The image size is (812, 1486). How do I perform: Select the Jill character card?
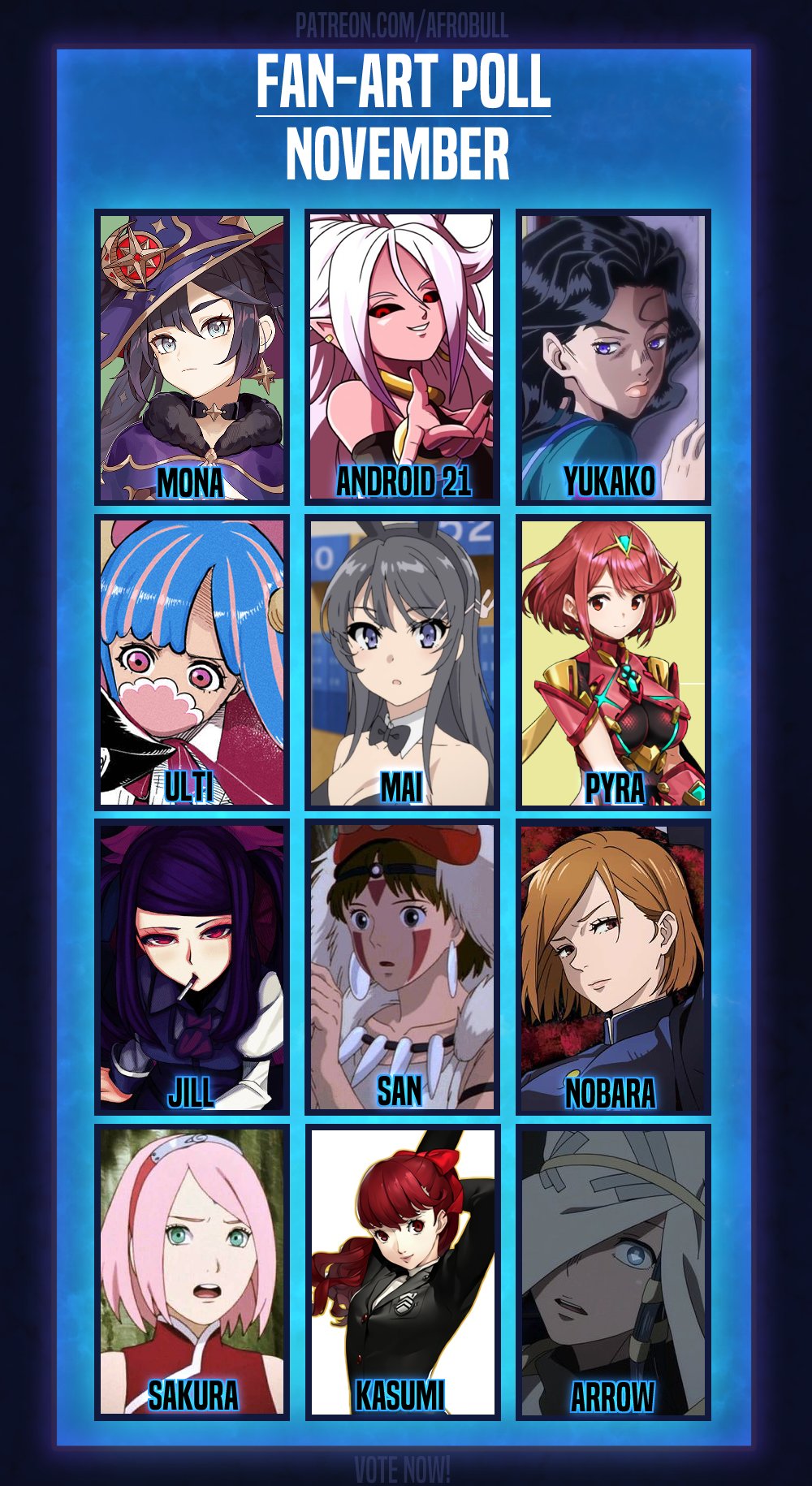point(192,966)
